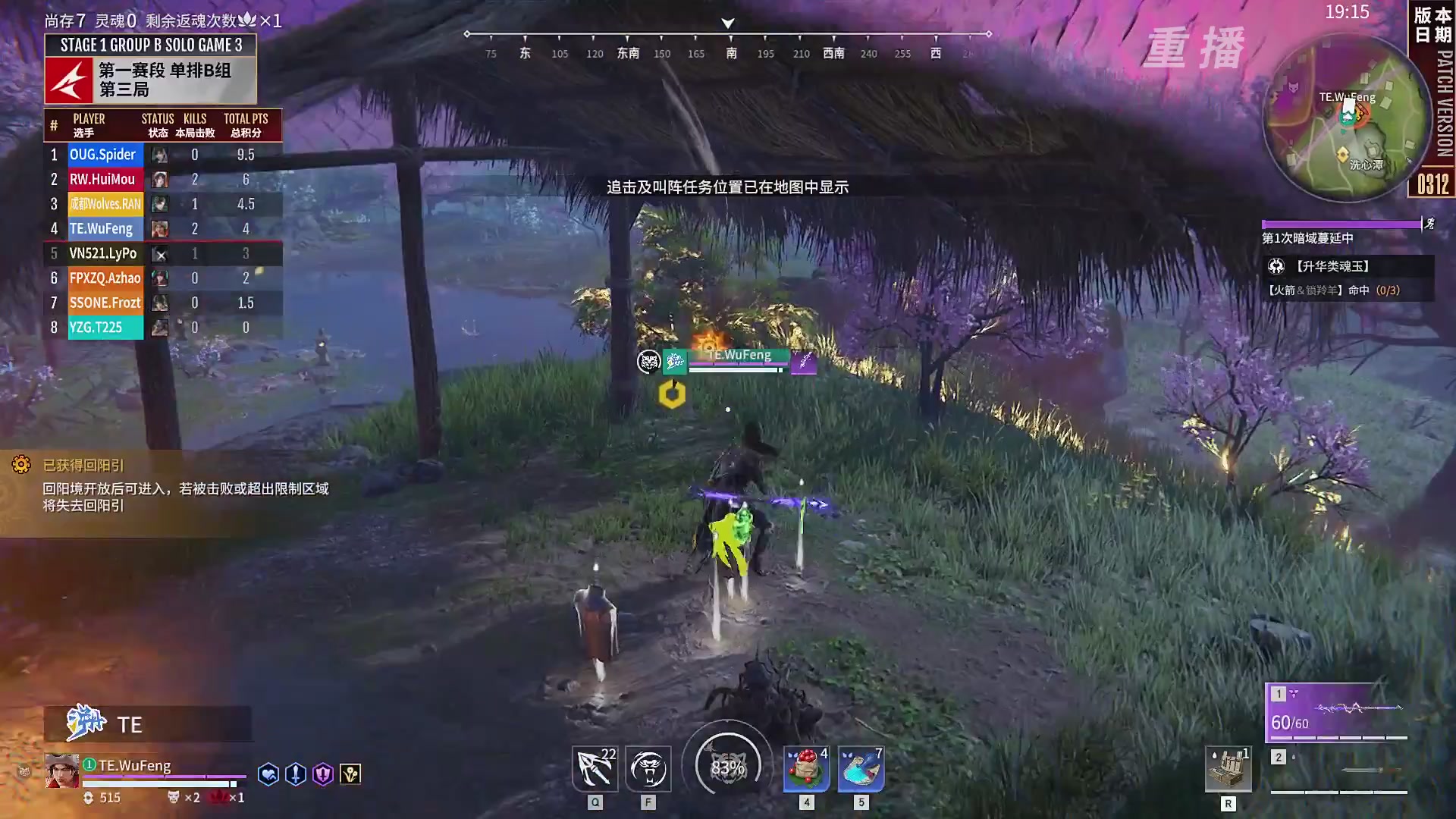1456x819 pixels.
Task: Open the compass heading marker at the top
Action: tap(727, 23)
